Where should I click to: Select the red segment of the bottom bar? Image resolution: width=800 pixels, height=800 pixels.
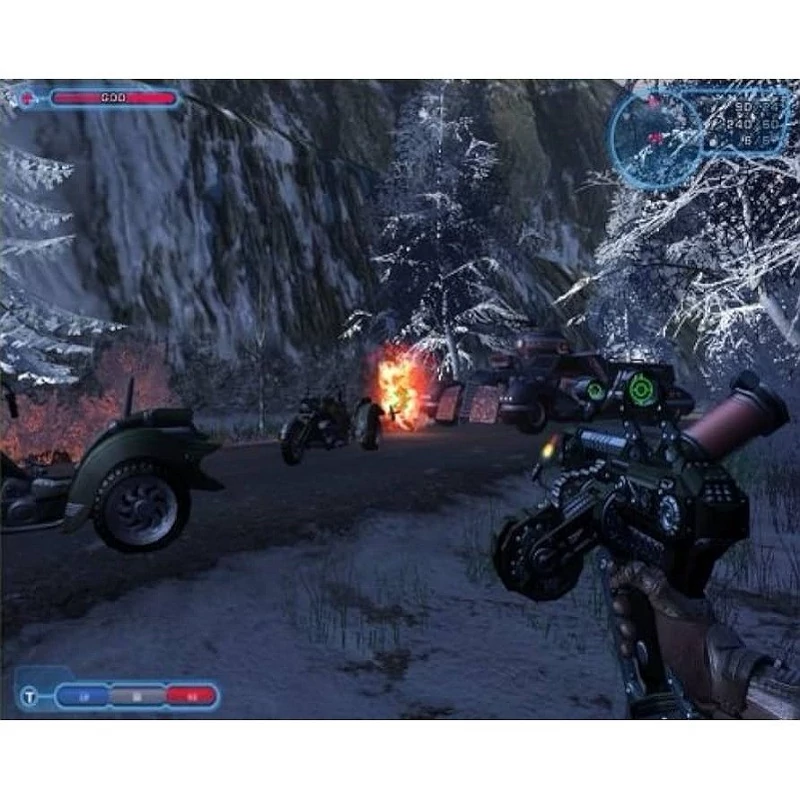coord(190,694)
